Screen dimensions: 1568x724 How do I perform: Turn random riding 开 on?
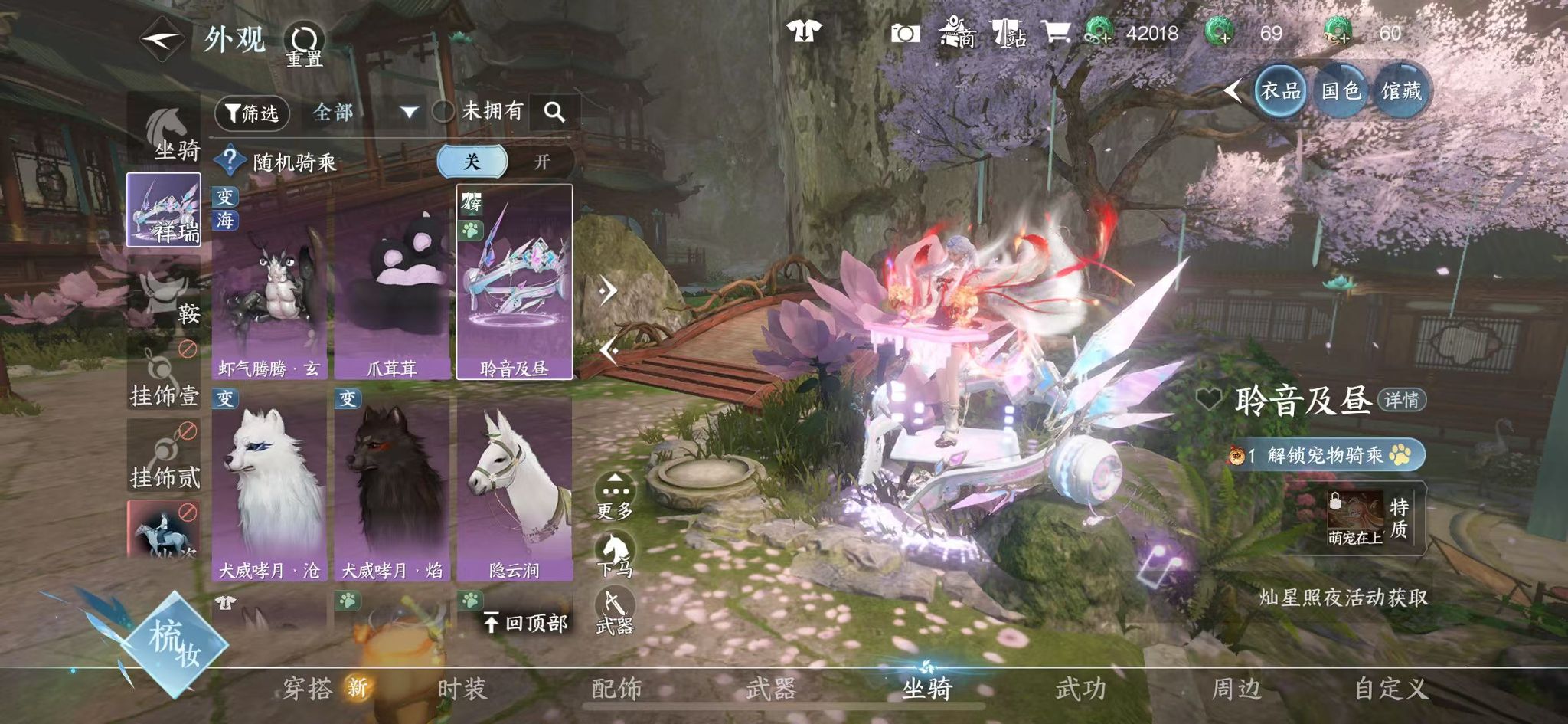(541, 162)
